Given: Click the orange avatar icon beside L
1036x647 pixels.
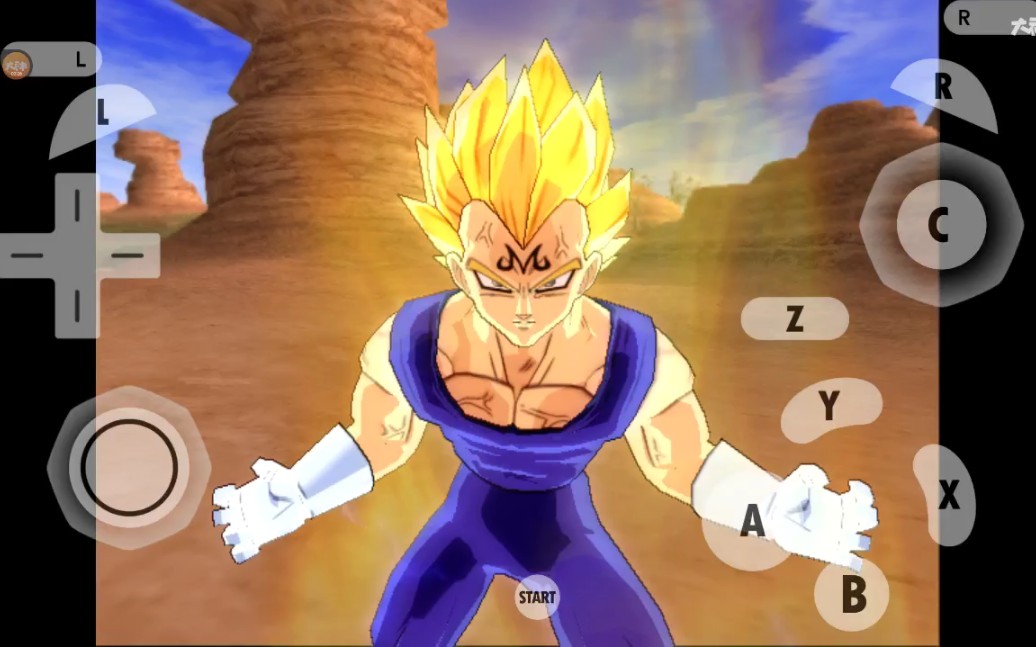Looking at the screenshot, I should point(17,64).
